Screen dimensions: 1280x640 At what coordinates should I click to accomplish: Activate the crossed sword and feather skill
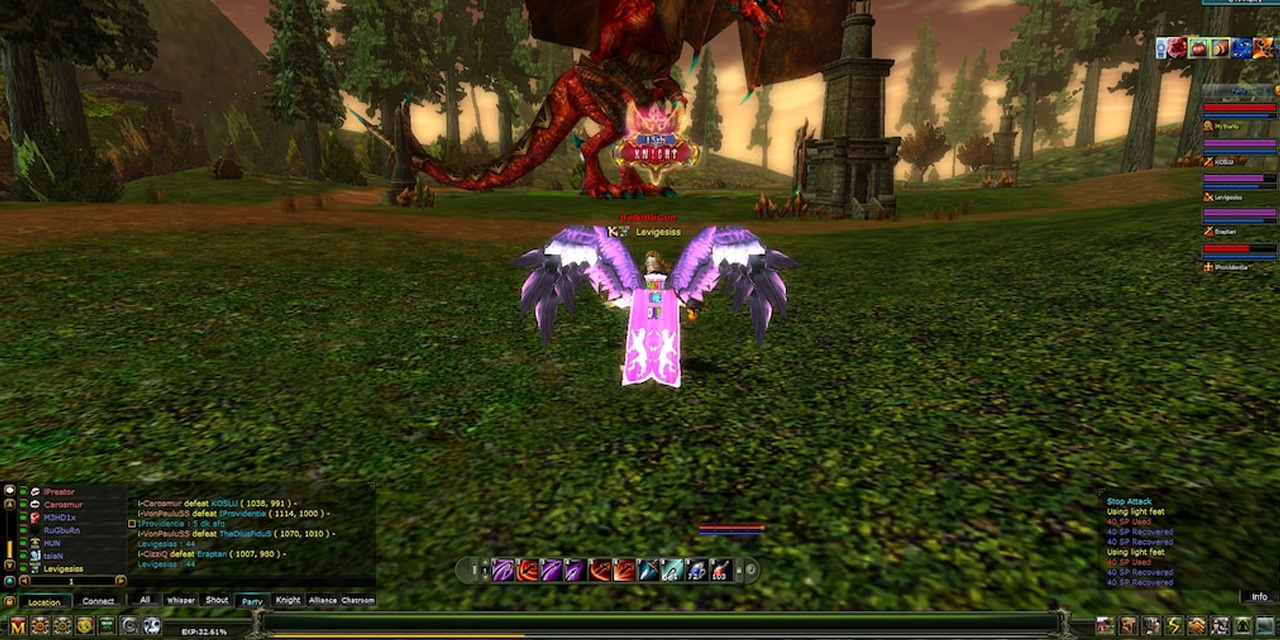pos(648,570)
